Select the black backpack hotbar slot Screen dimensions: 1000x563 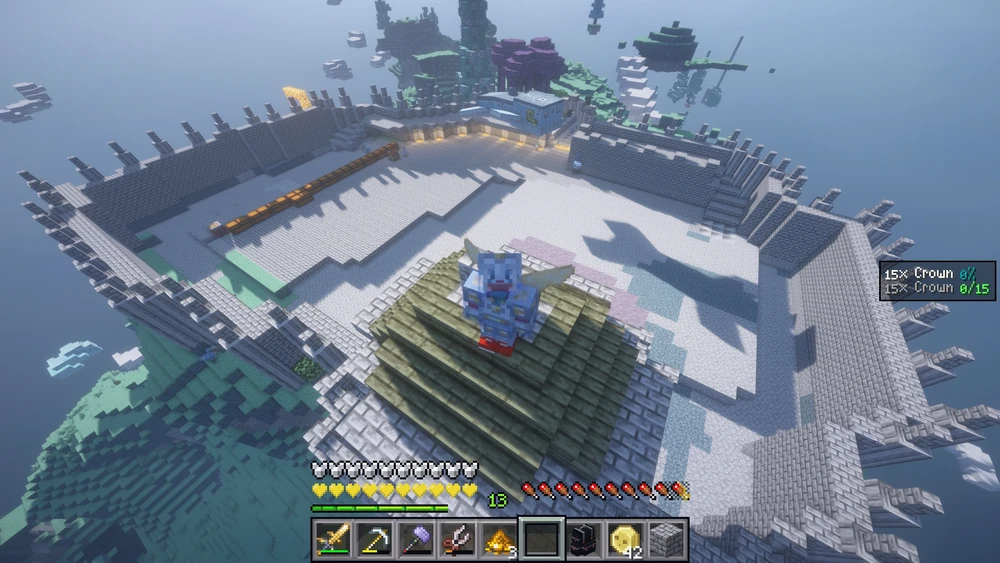583,539
